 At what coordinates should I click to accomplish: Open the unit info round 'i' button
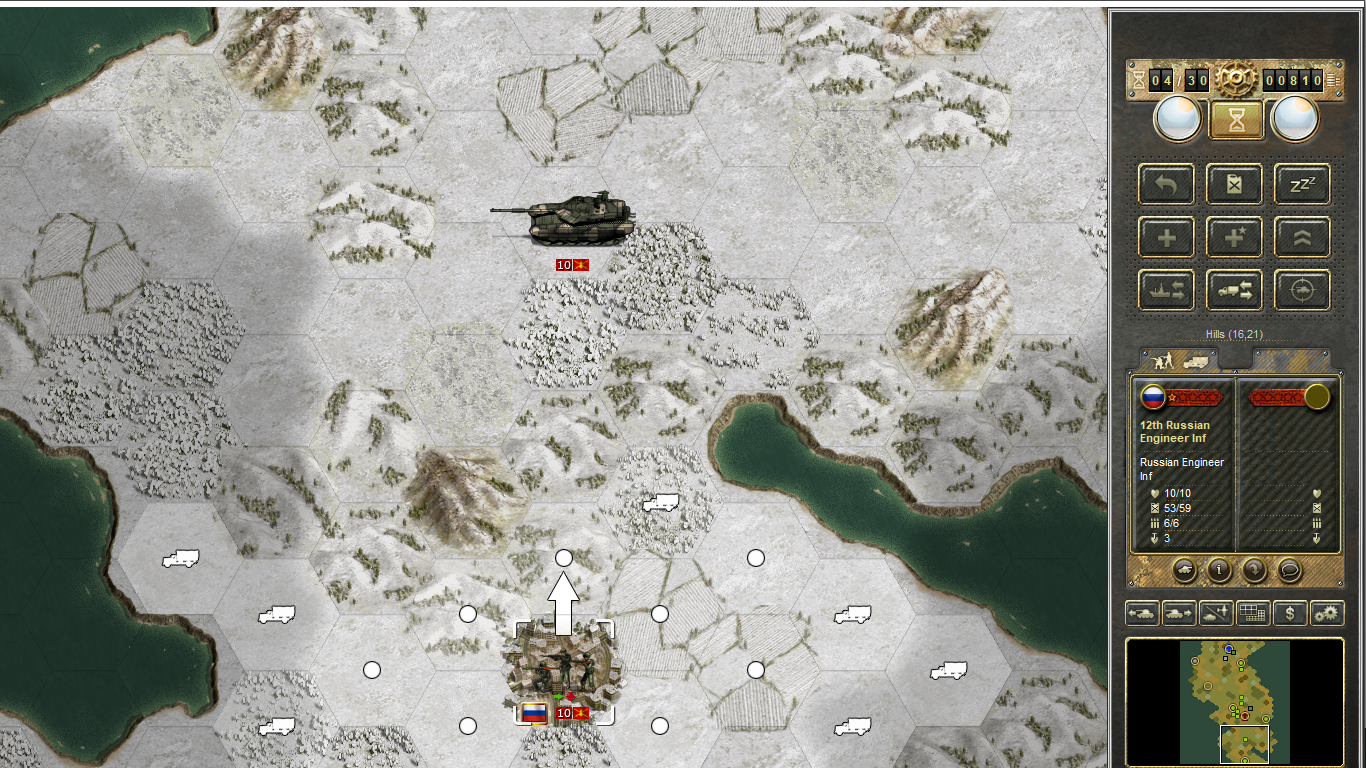pyautogui.click(x=1219, y=570)
